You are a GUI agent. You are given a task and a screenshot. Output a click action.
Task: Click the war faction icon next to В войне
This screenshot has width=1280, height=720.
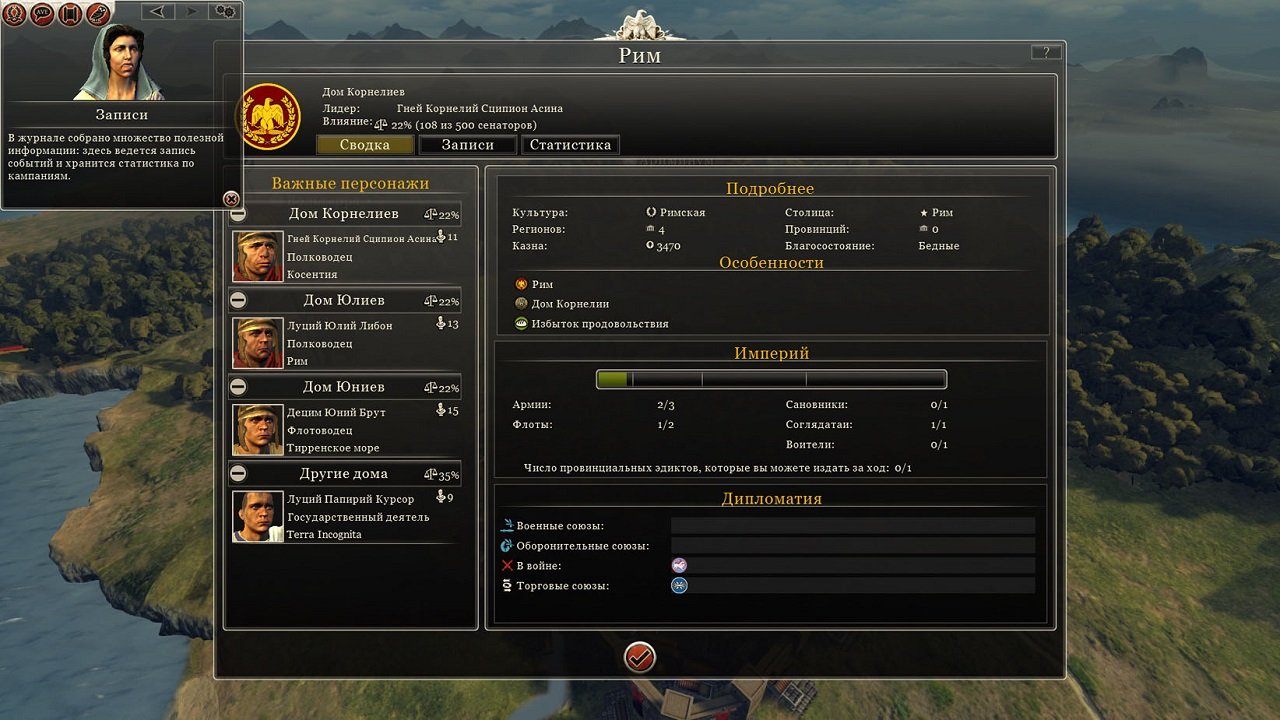(x=679, y=565)
